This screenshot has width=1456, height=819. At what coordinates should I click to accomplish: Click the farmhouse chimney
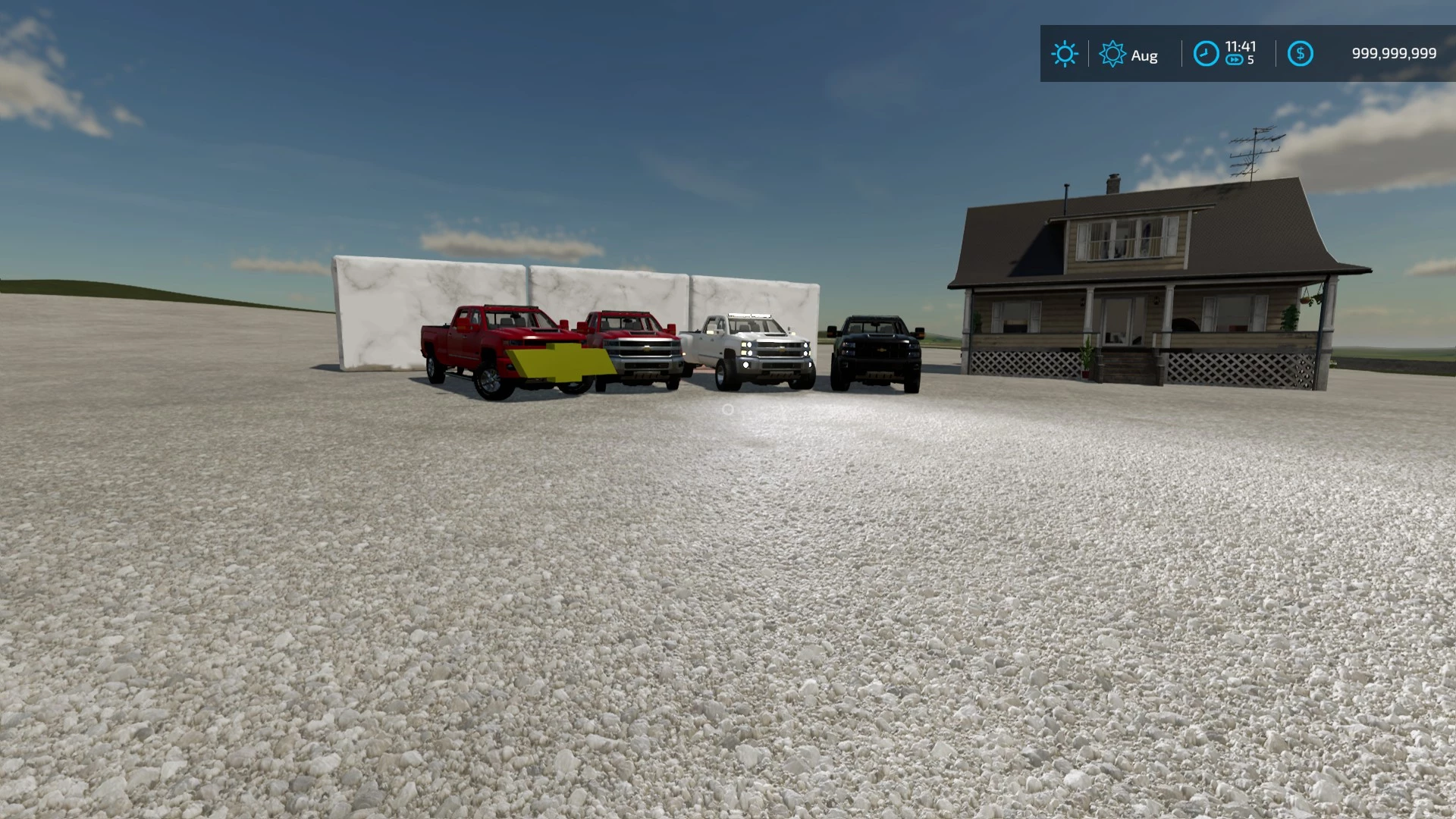(x=1113, y=184)
